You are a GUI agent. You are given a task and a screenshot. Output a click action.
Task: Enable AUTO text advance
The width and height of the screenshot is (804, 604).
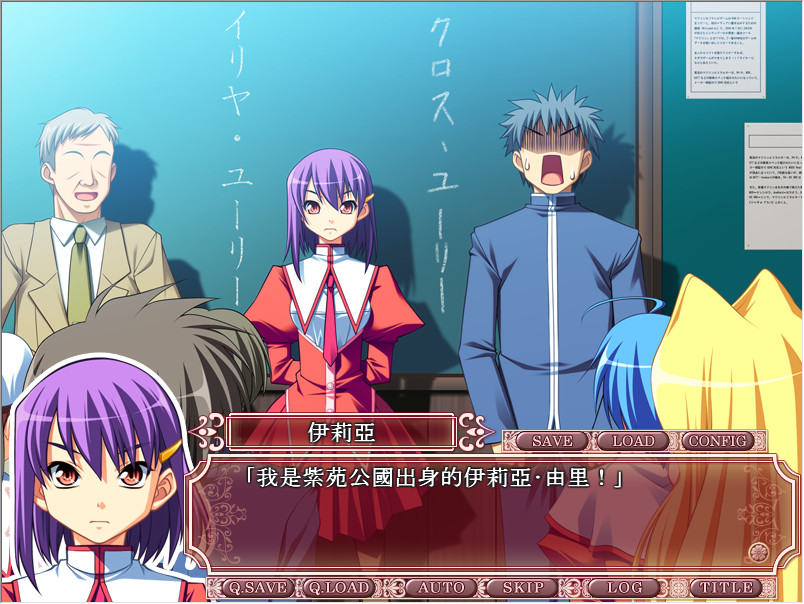(440, 588)
